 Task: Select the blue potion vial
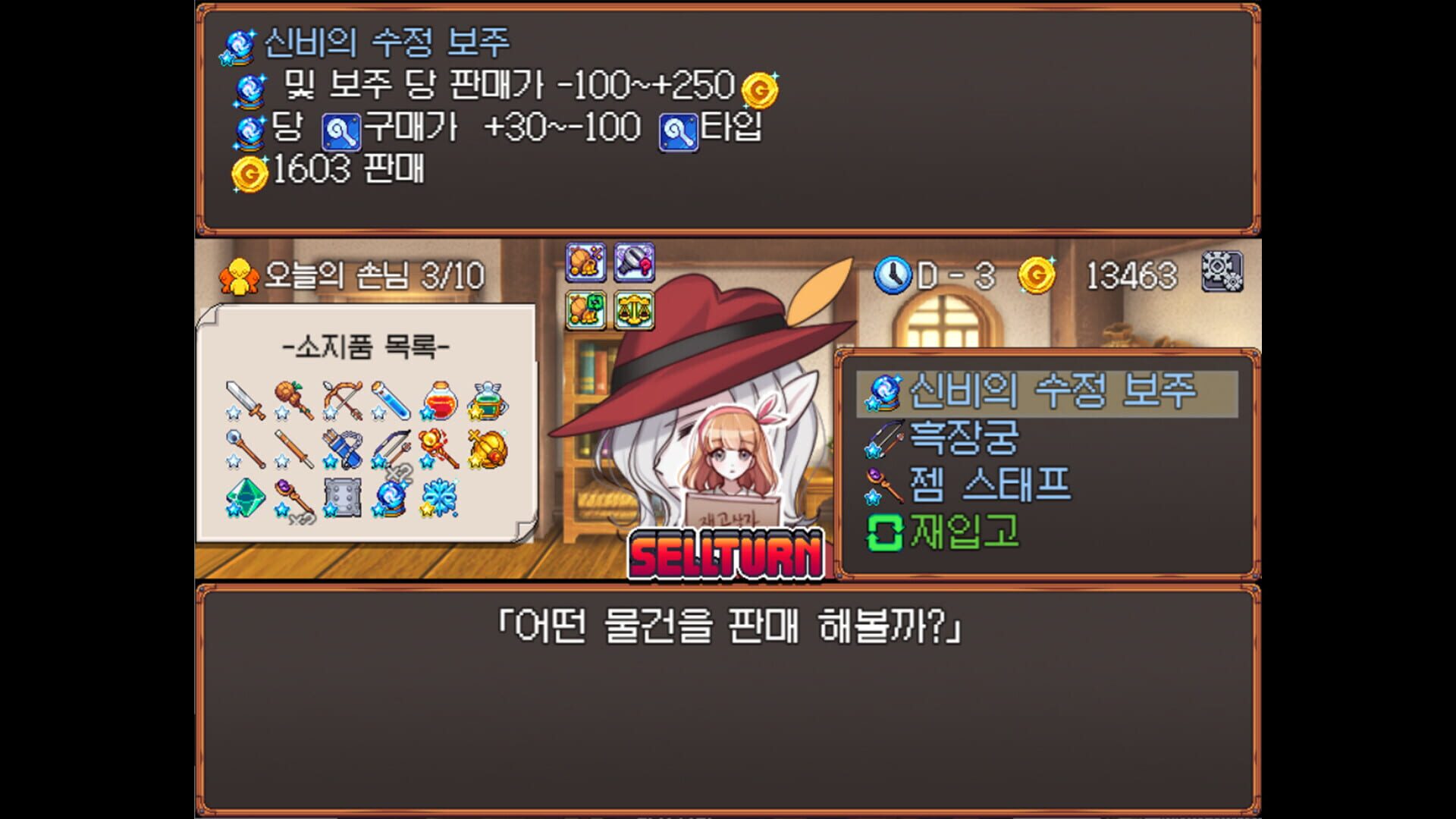[391, 400]
